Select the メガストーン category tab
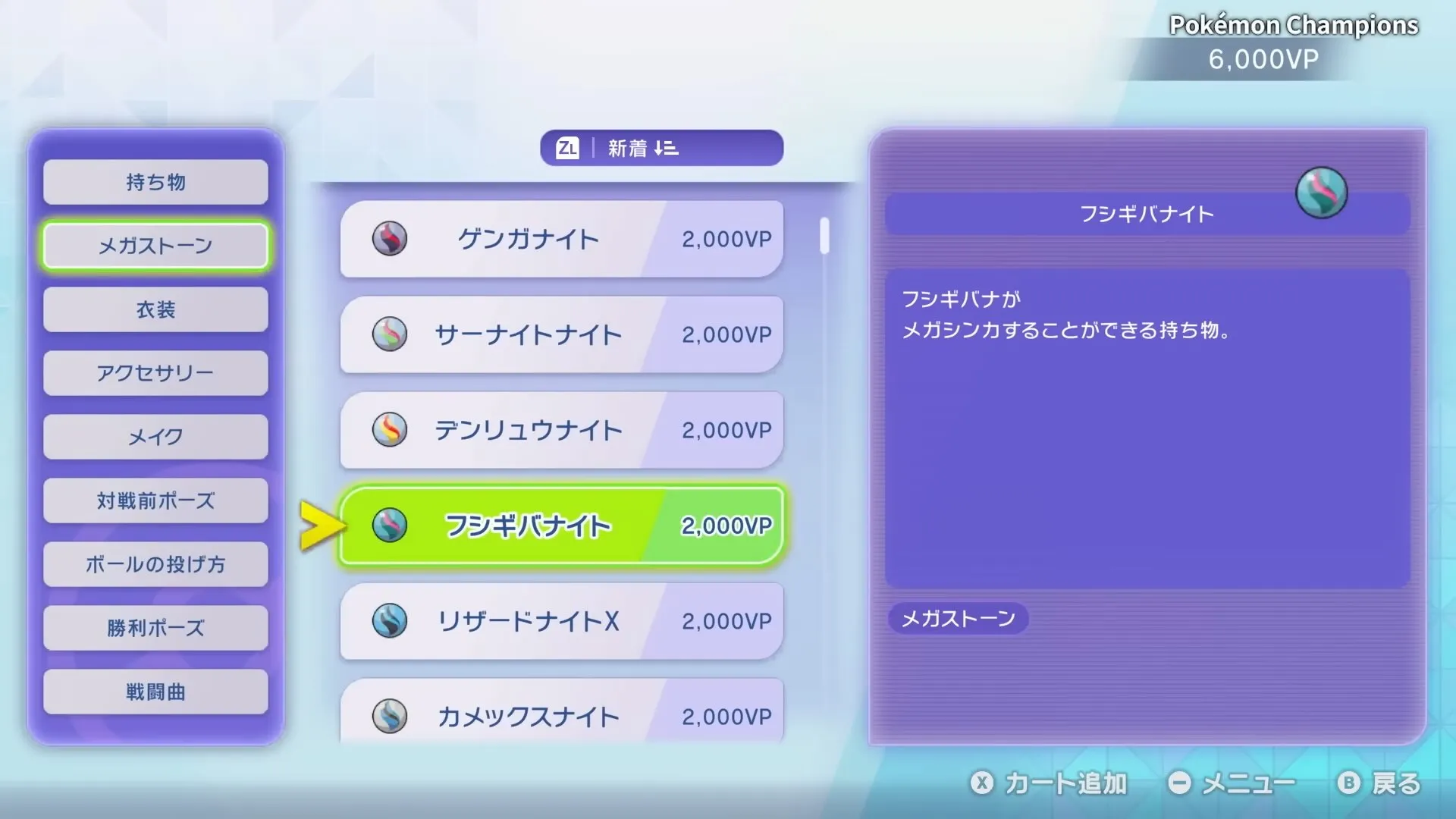 (155, 246)
